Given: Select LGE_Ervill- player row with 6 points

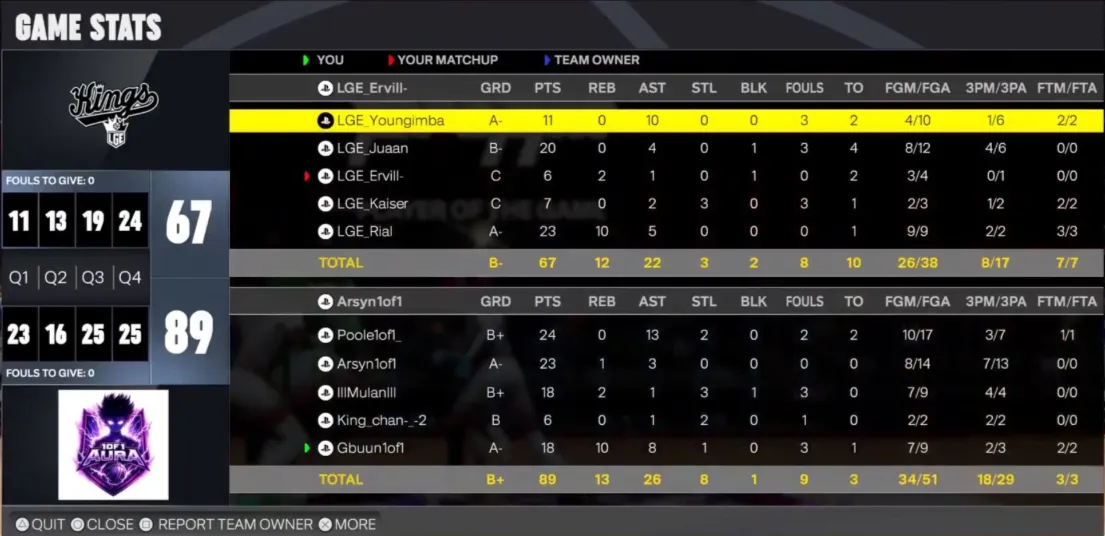Looking at the screenshot, I should tap(371, 176).
